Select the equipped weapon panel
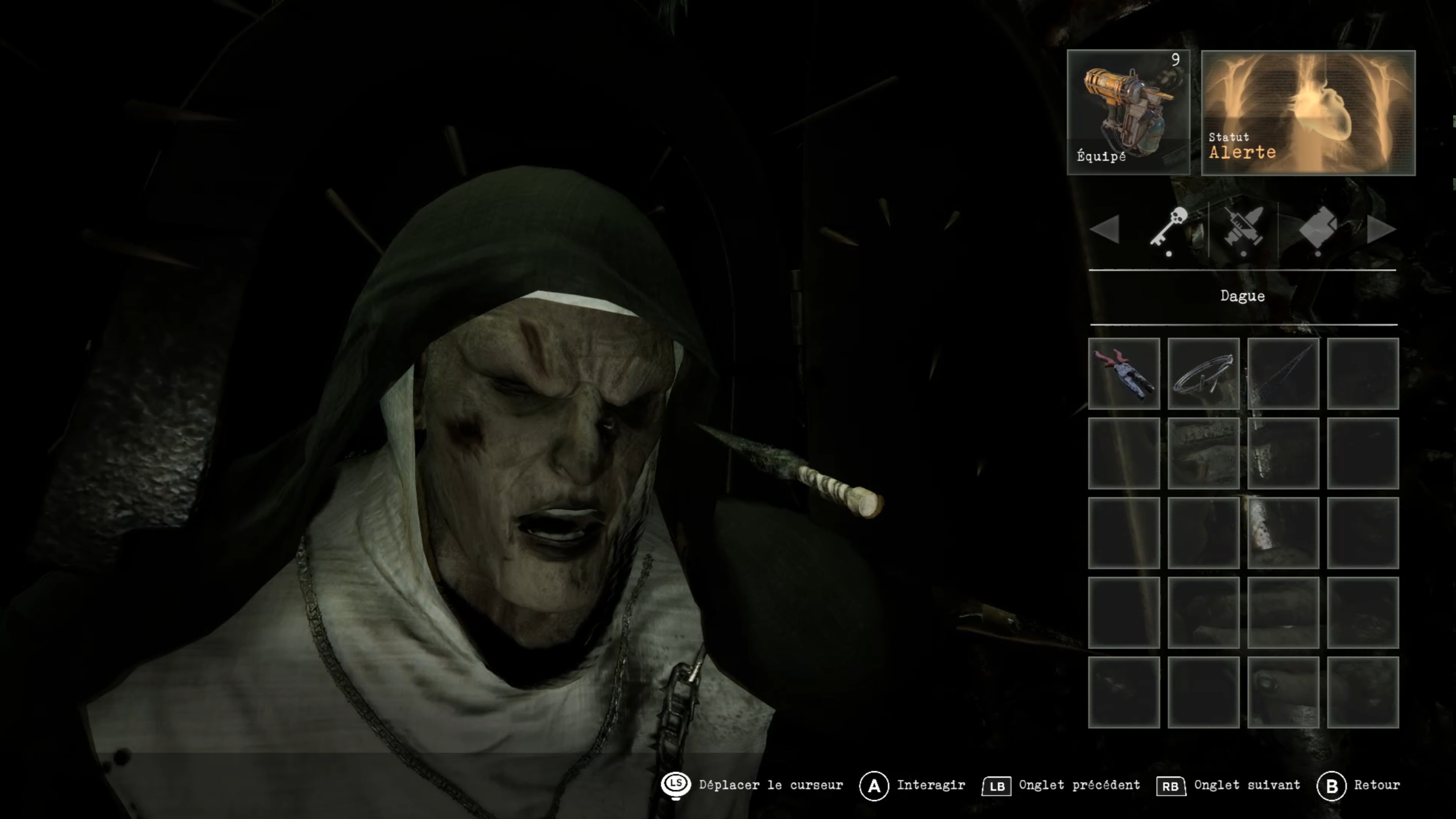 pos(1128,112)
